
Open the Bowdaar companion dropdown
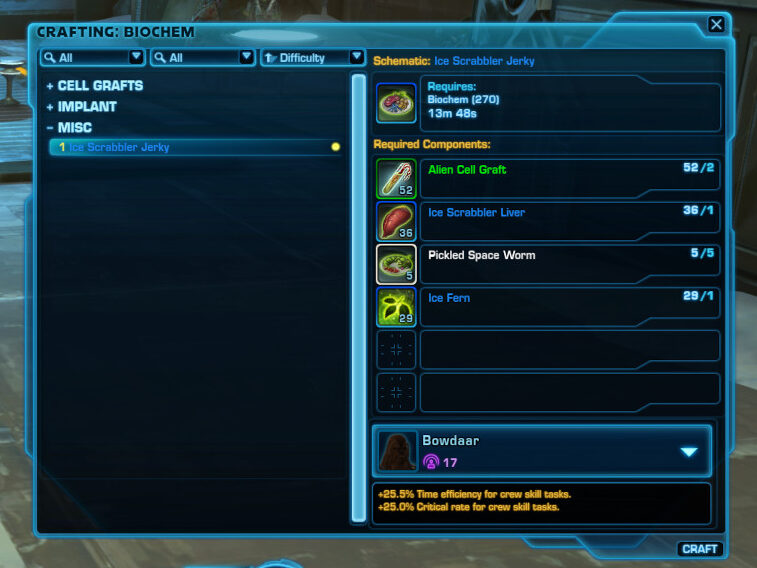pyautogui.click(x=688, y=451)
